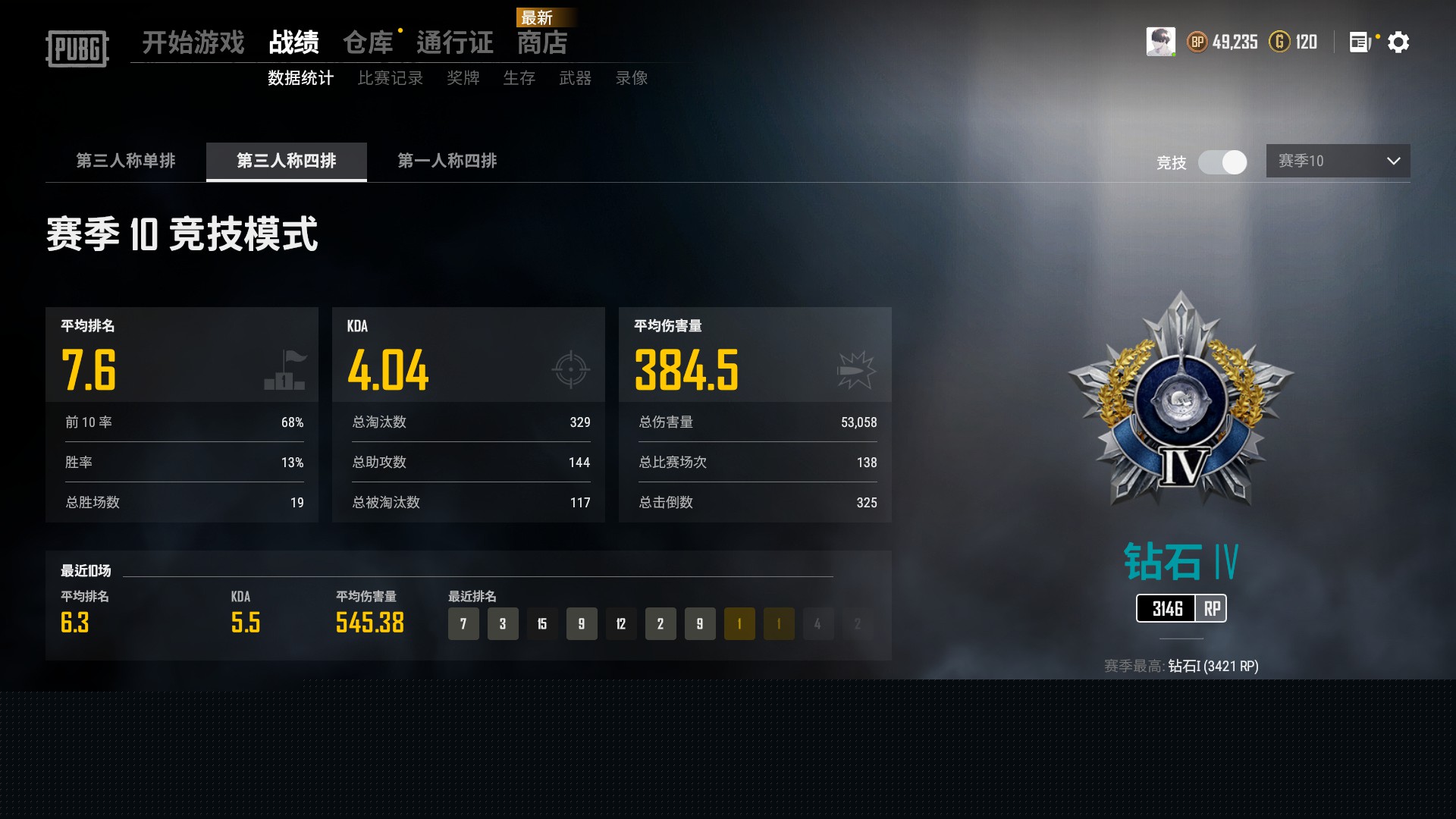
Task: Visit the 商店 store menu
Action: (542, 42)
